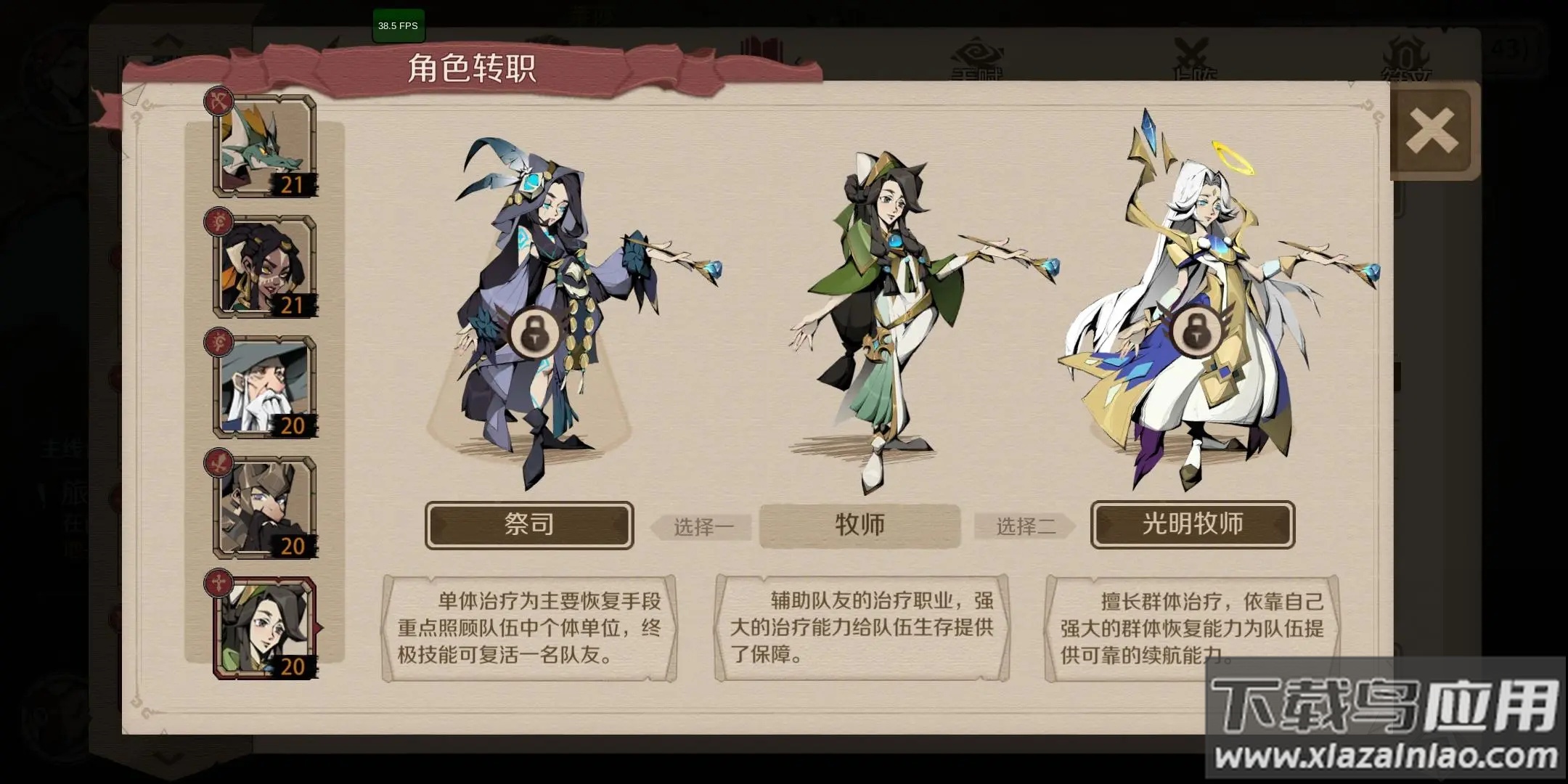Select the 祭司 class option
1568x784 pixels.
pos(529,525)
